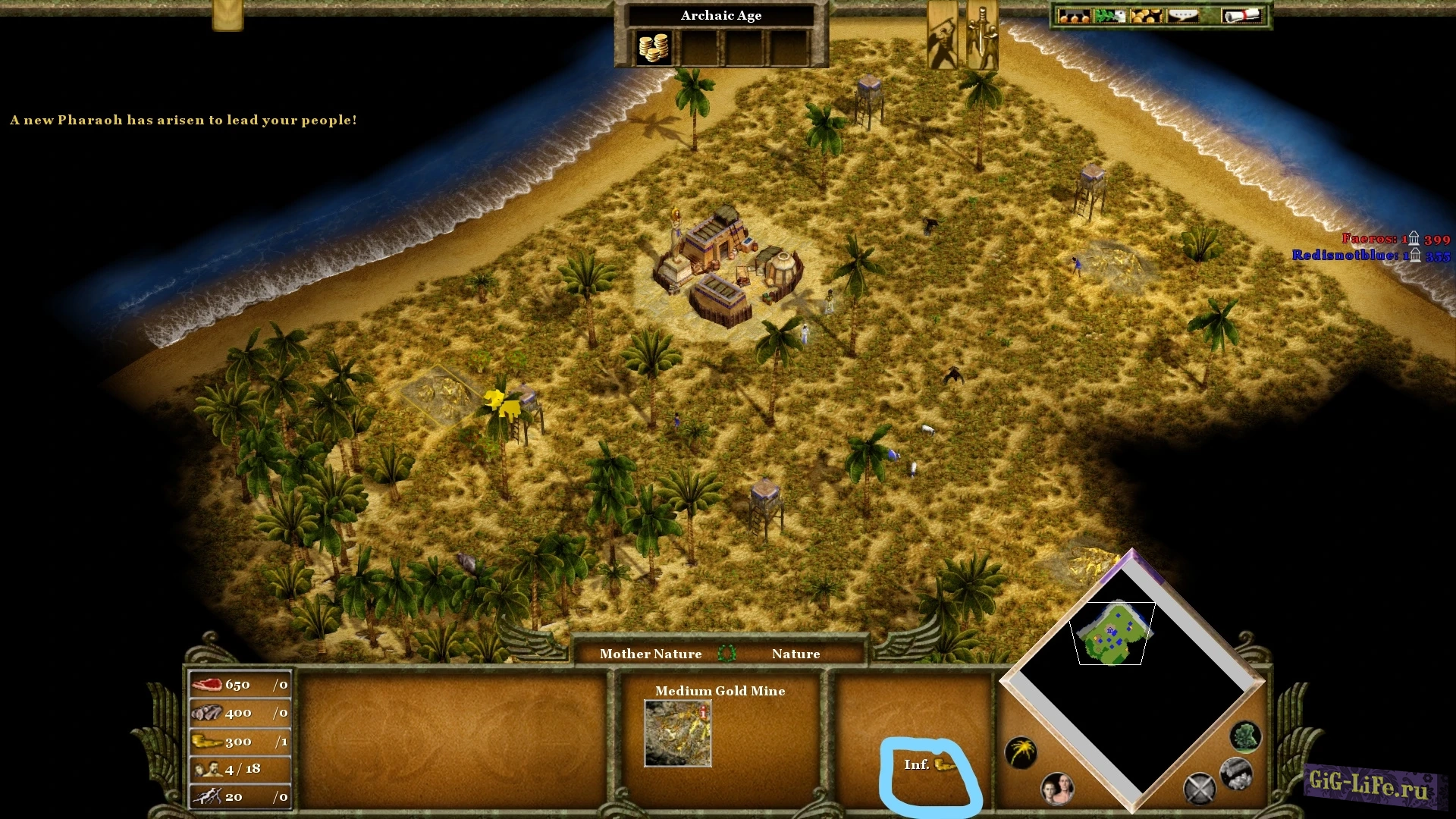Click the food meat icon in resource panel
The height and width of the screenshot is (819, 1456).
tap(206, 684)
